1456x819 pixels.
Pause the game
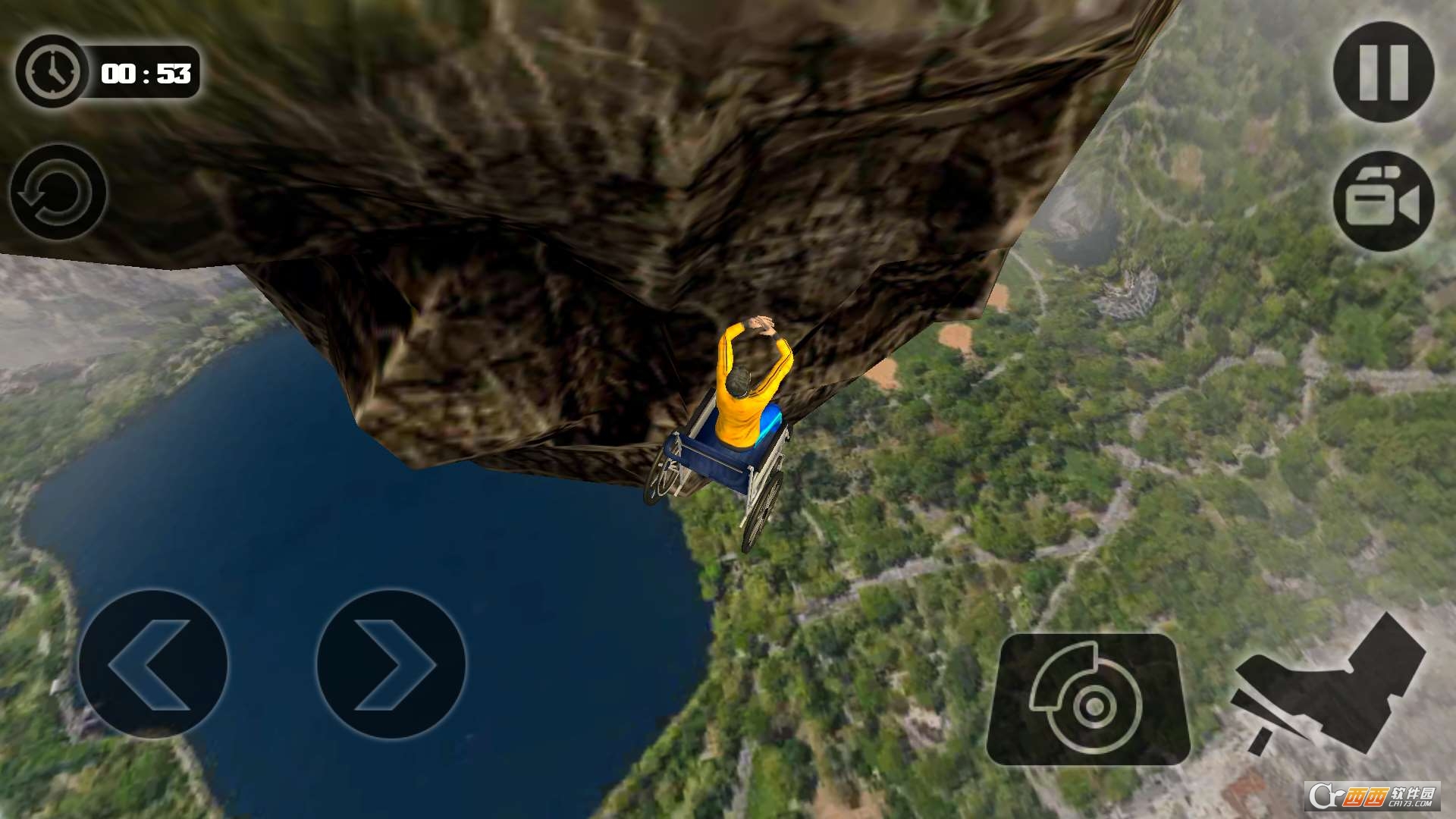click(1383, 72)
